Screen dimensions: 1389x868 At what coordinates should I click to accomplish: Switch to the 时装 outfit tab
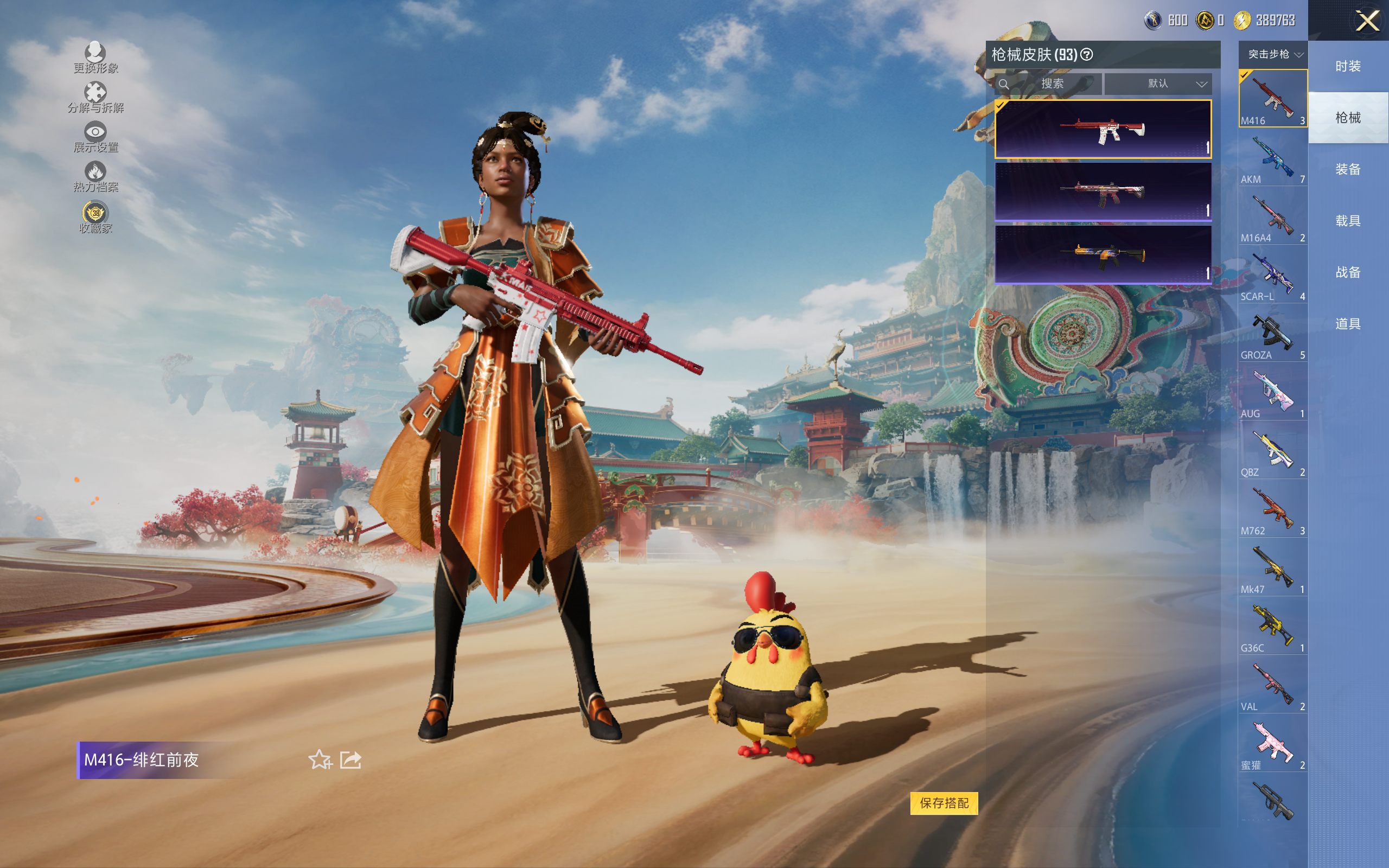click(x=1348, y=67)
